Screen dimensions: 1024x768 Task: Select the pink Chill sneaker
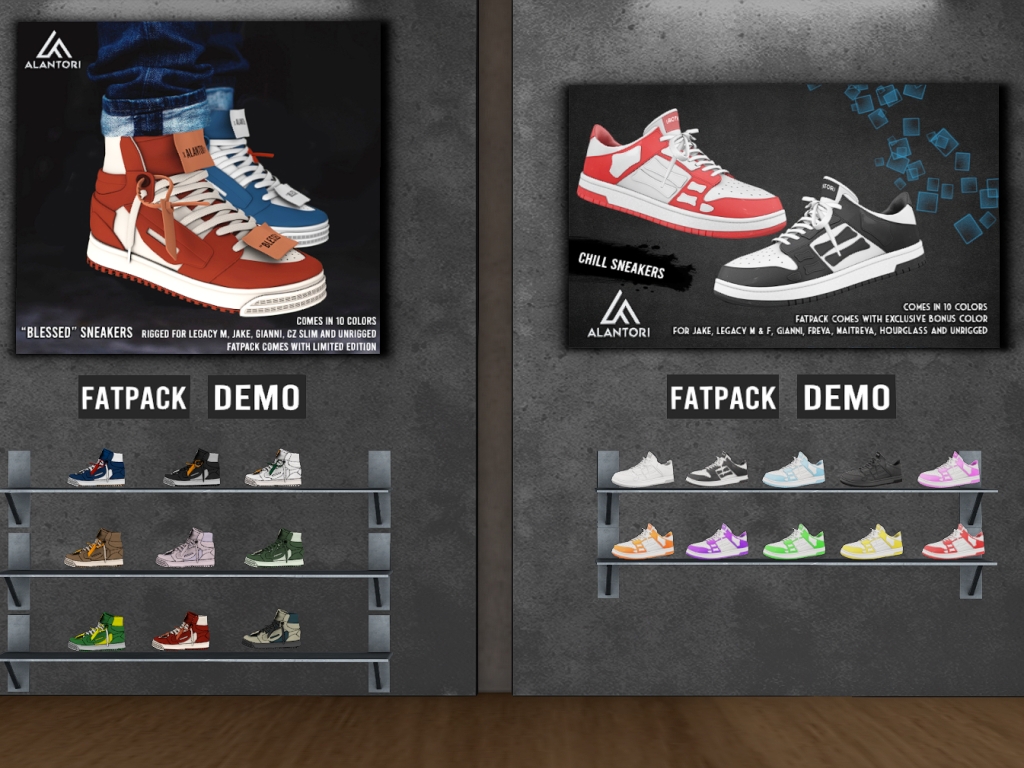[x=949, y=470]
